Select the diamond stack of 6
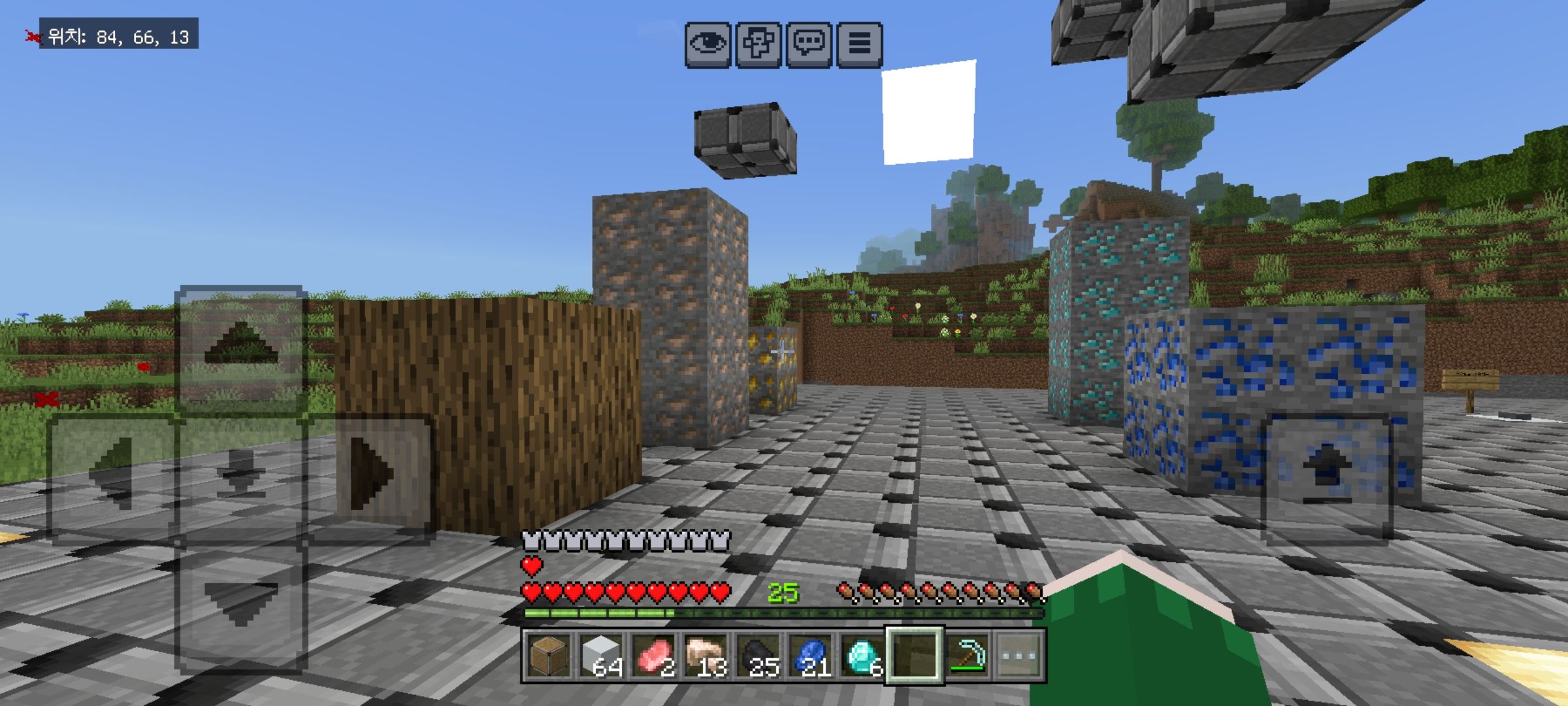The width and height of the screenshot is (1568, 706). [862, 656]
